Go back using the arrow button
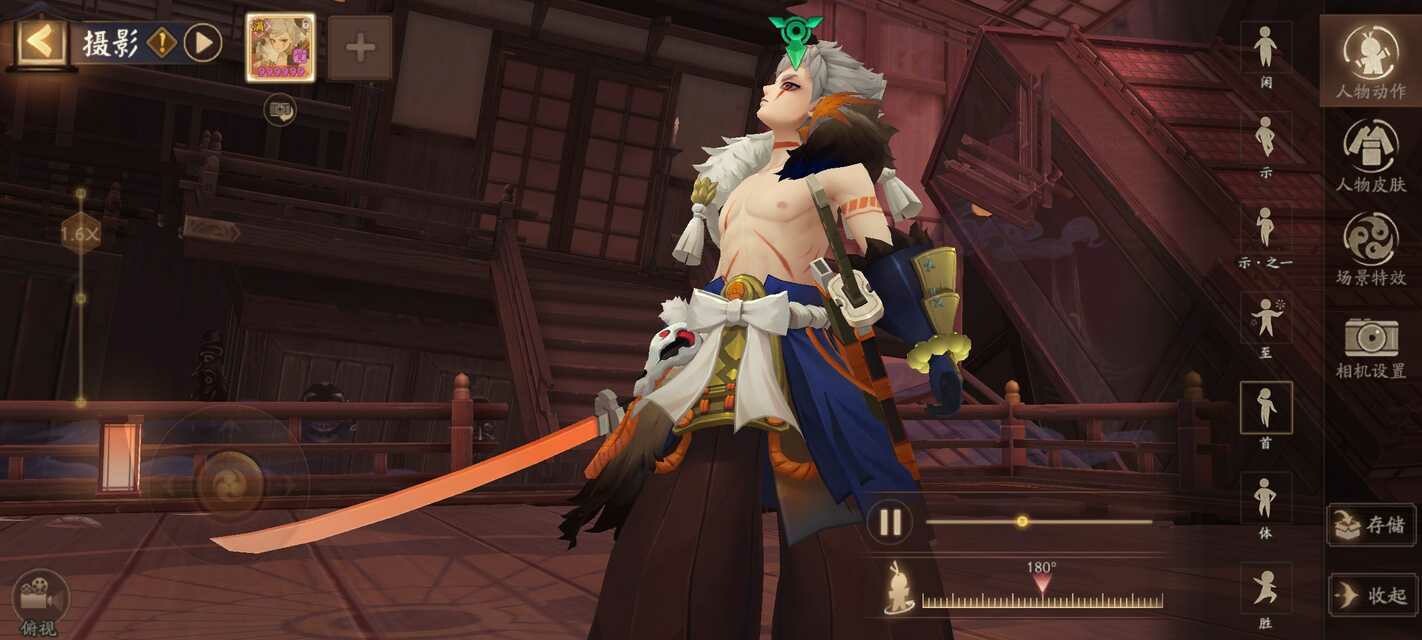The image size is (1422, 640). (x=41, y=42)
